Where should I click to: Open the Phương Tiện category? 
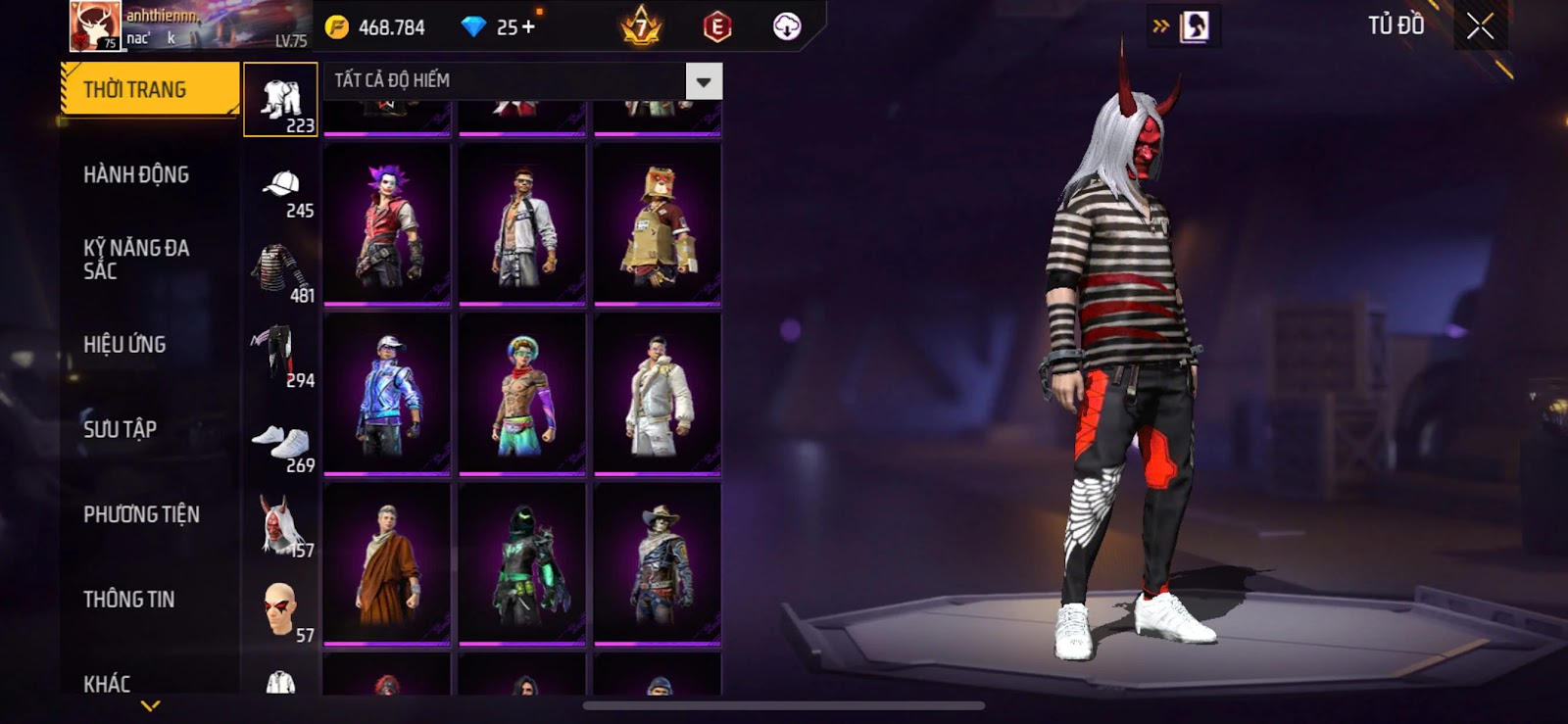tap(141, 514)
